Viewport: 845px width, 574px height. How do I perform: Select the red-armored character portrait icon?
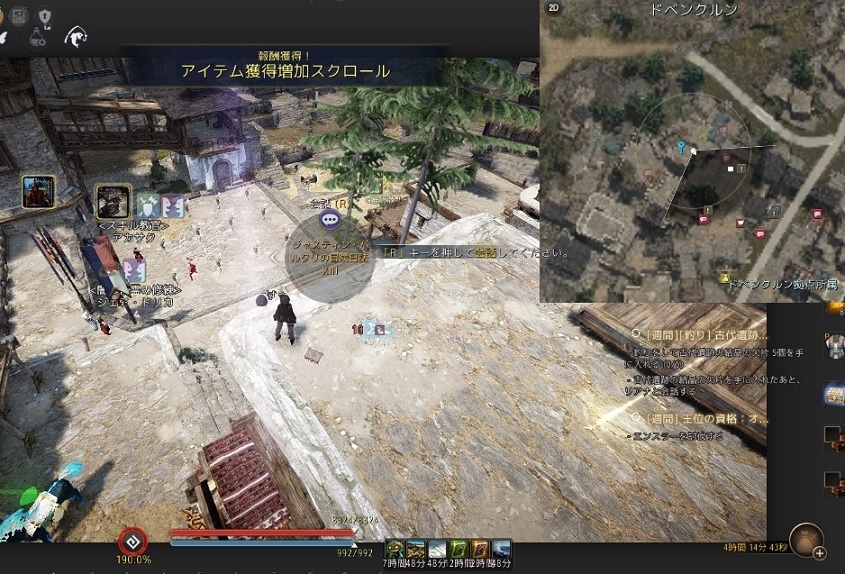pyautogui.click(x=38, y=191)
